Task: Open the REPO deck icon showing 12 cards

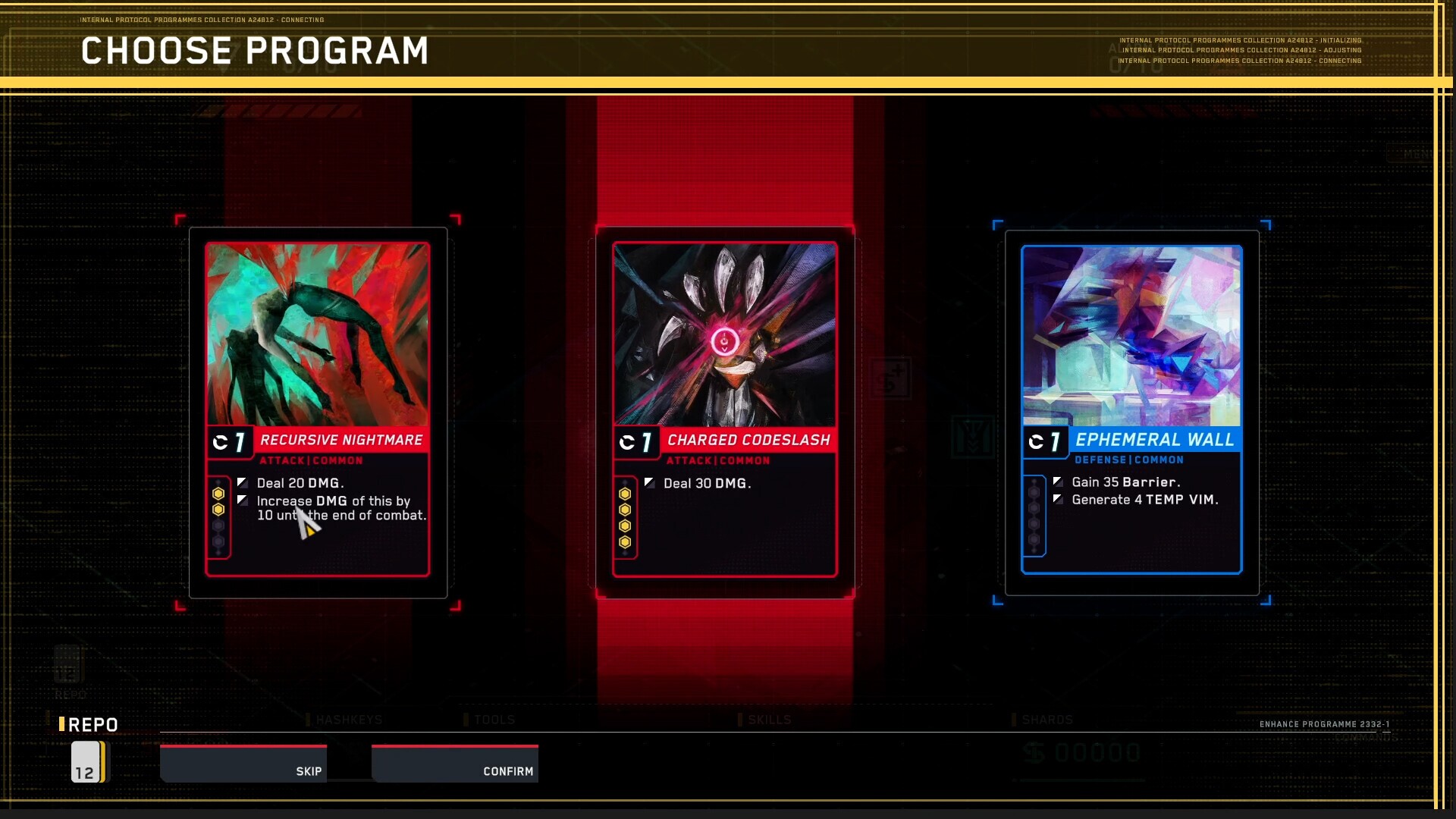Action: pos(87,762)
